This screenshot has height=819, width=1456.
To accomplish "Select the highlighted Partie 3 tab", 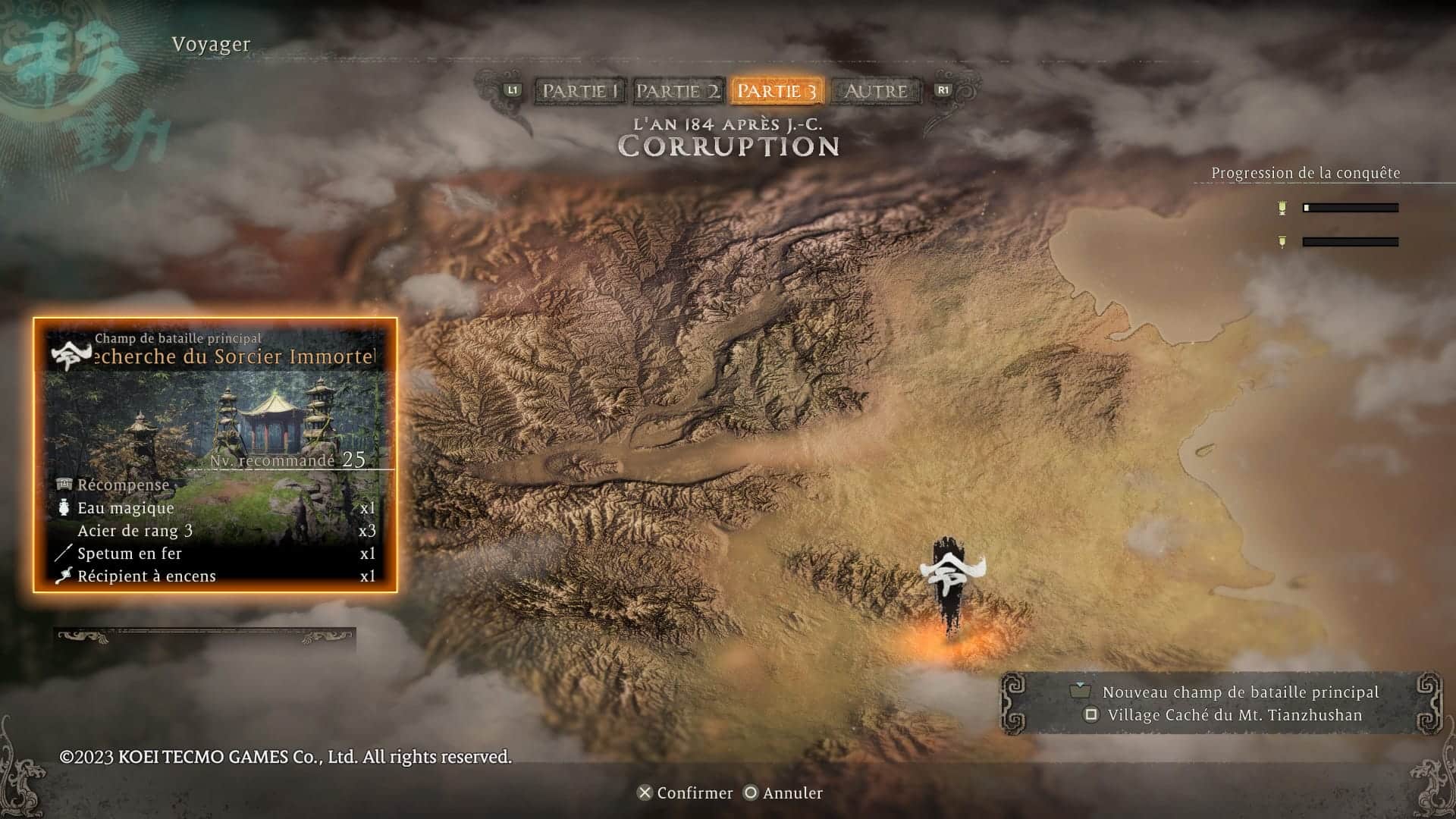I will [x=777, y=91].
